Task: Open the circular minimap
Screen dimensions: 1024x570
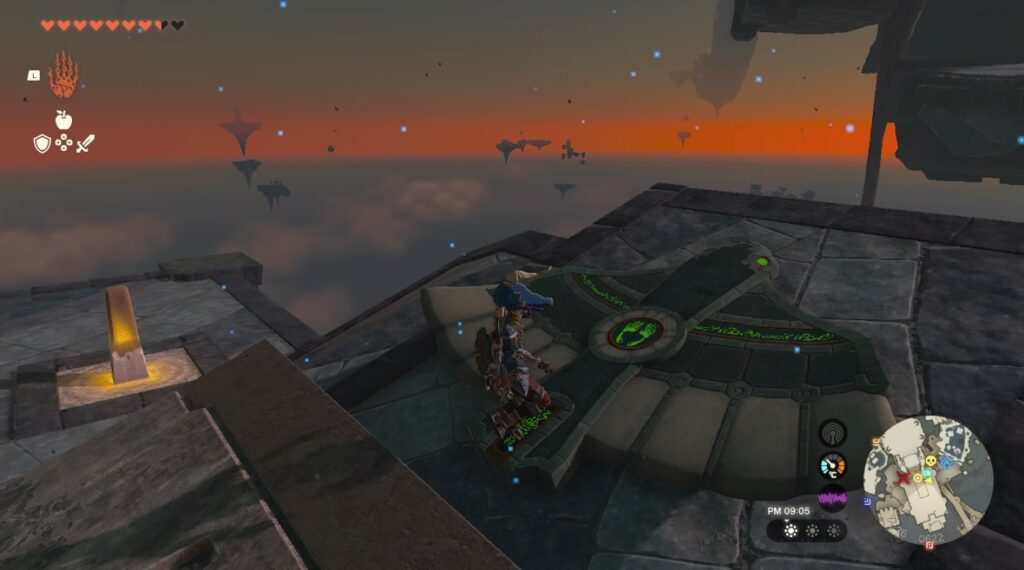Action: [928, 480]
